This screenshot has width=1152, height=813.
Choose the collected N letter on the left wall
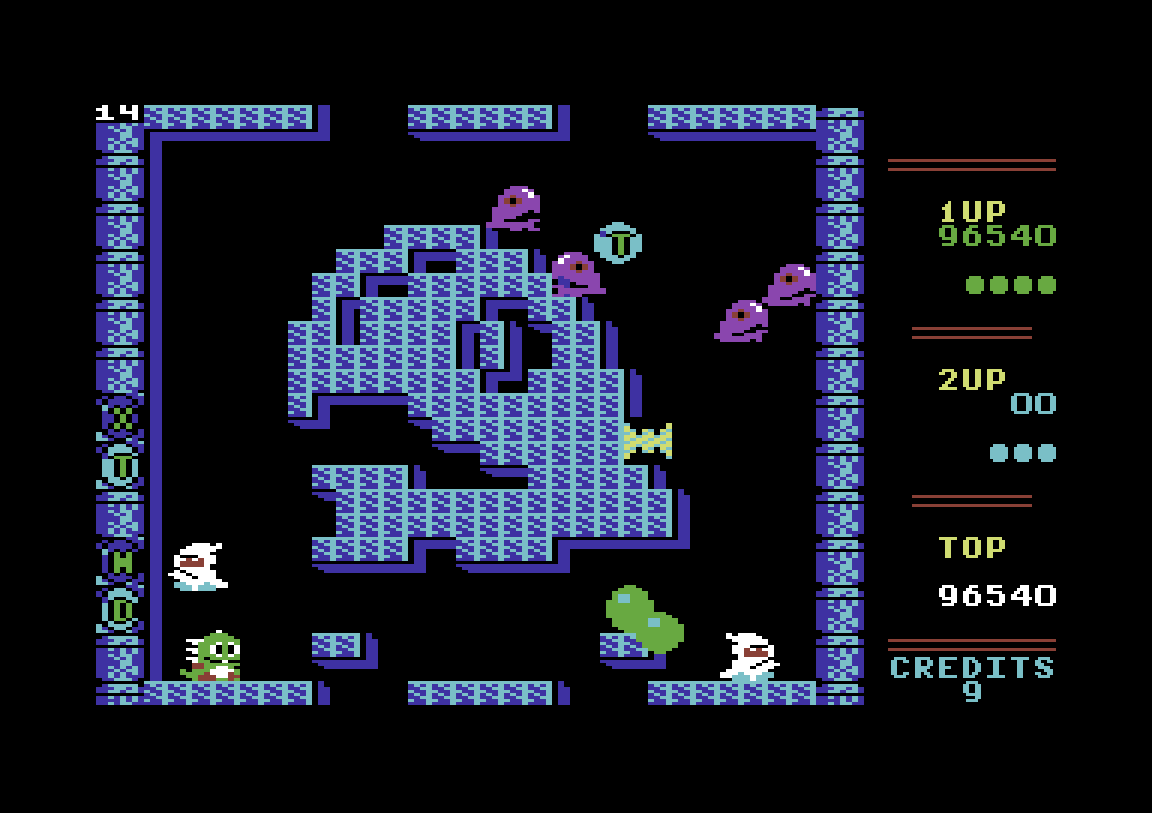pyautogui.click(x=121, y=562)
